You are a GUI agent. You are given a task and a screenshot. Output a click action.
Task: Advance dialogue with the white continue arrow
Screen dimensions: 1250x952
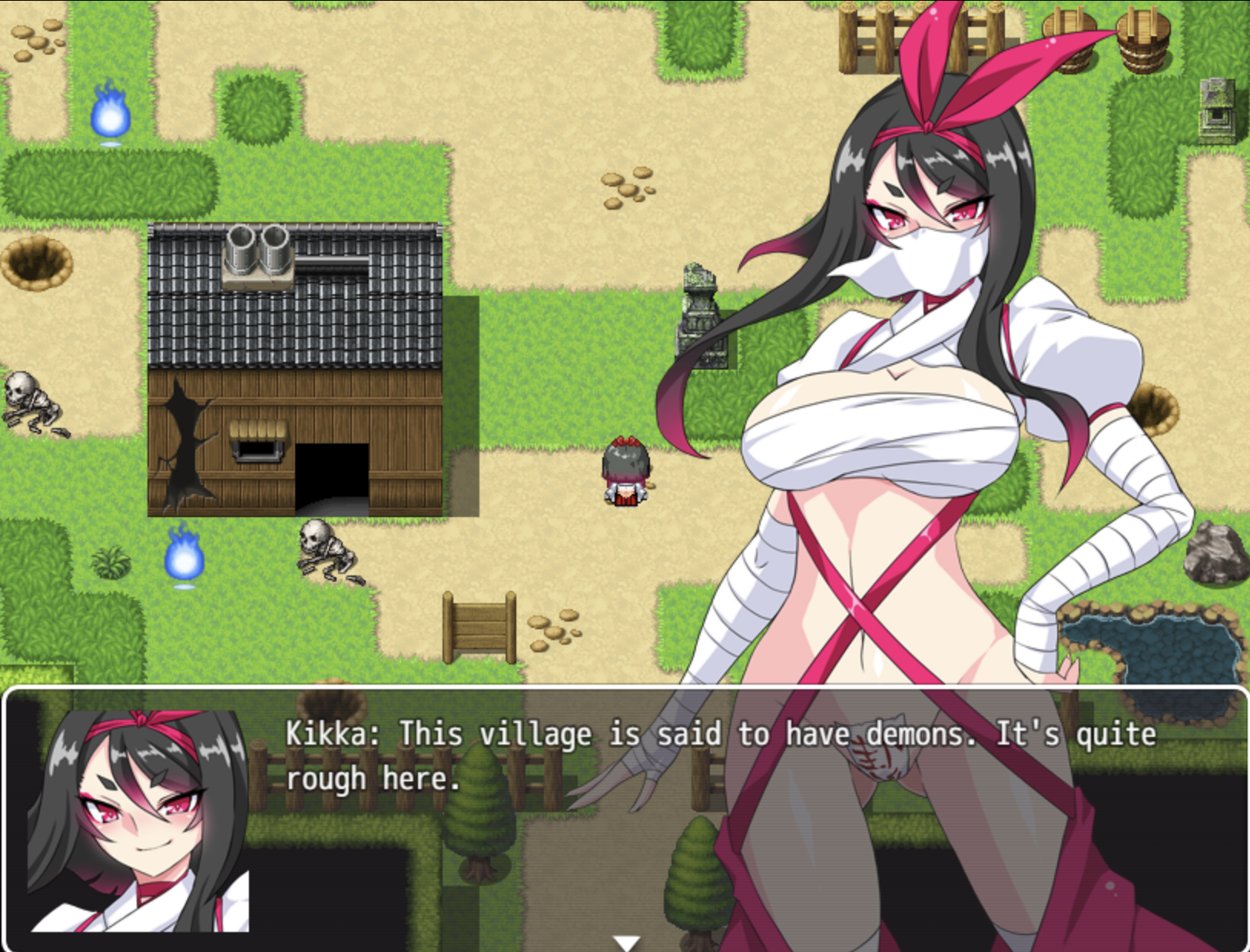(x=626, y=943)
